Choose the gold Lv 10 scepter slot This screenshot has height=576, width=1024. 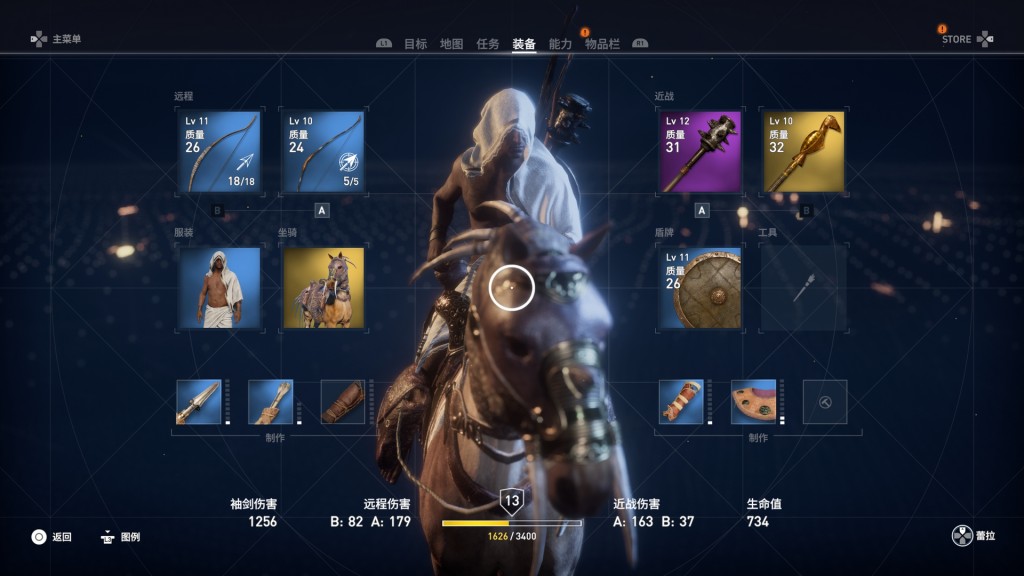point(804,151)
